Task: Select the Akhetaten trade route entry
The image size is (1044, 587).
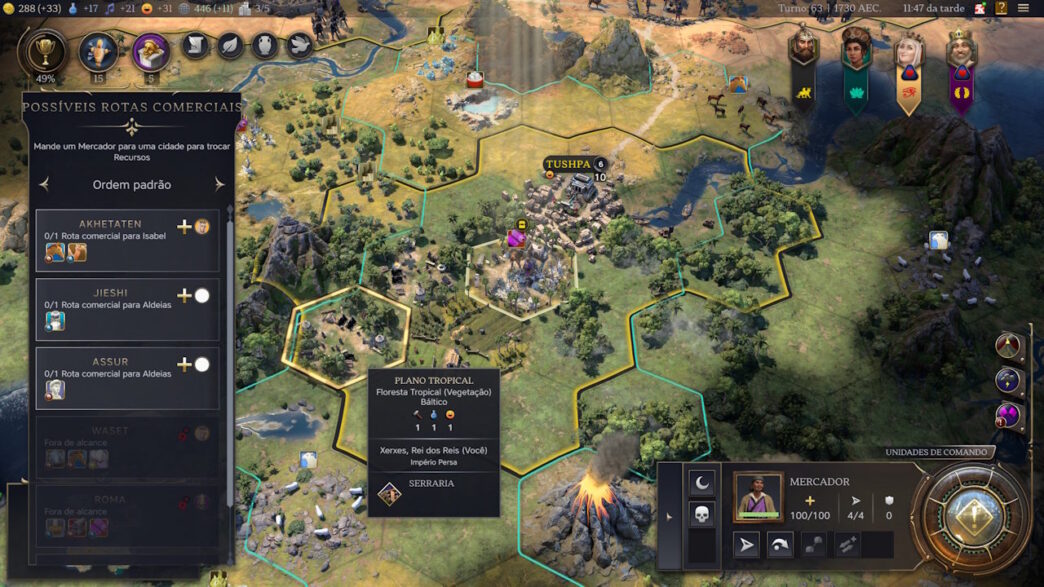Action: 127,240
